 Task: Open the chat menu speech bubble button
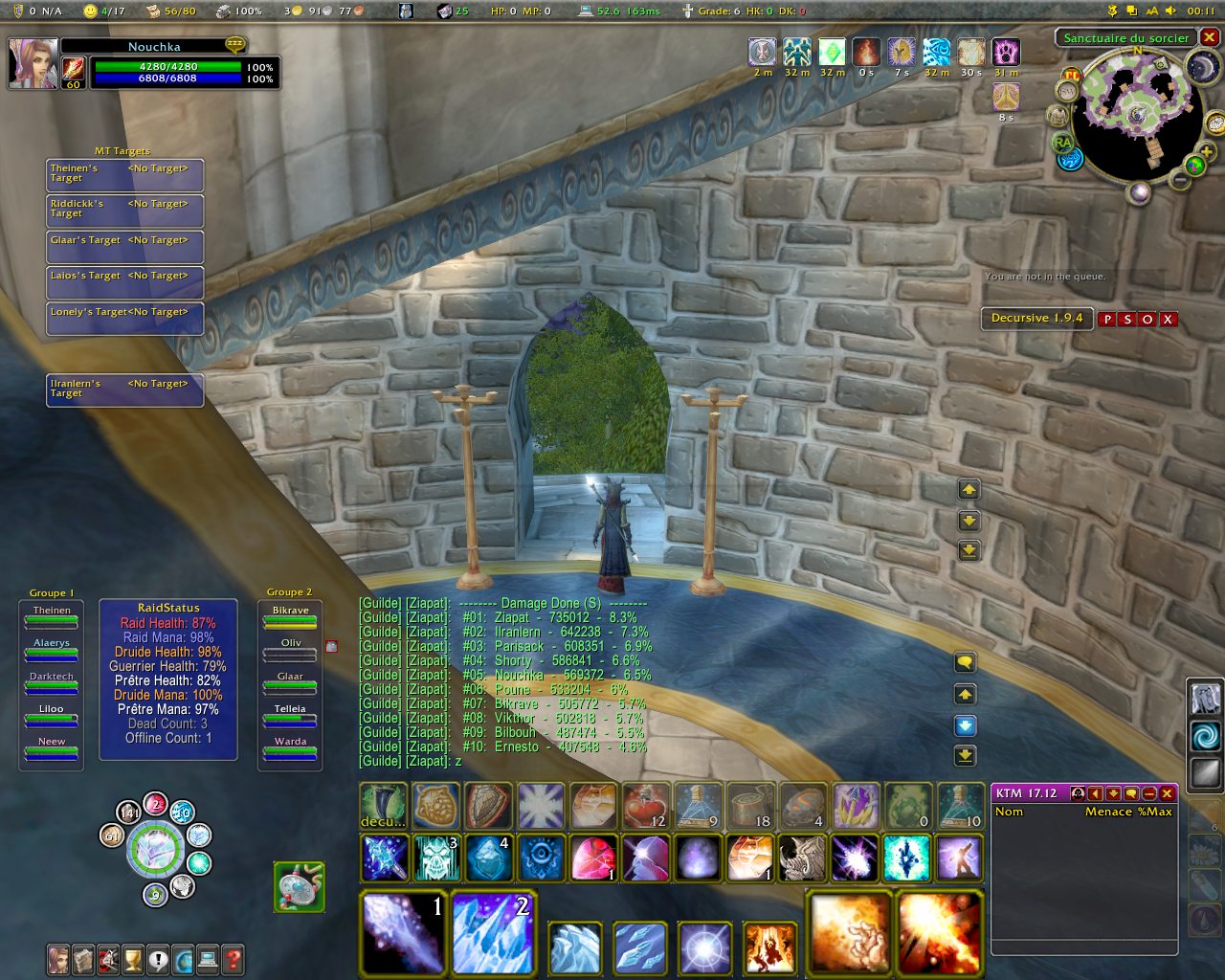pos(966,662)
